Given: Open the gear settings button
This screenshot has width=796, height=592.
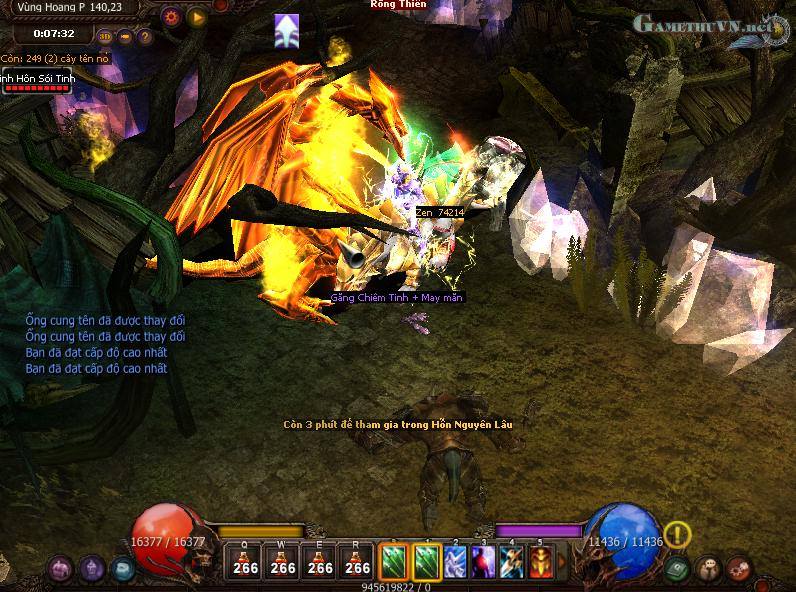Looking at the screenshot, I should 171,16.
